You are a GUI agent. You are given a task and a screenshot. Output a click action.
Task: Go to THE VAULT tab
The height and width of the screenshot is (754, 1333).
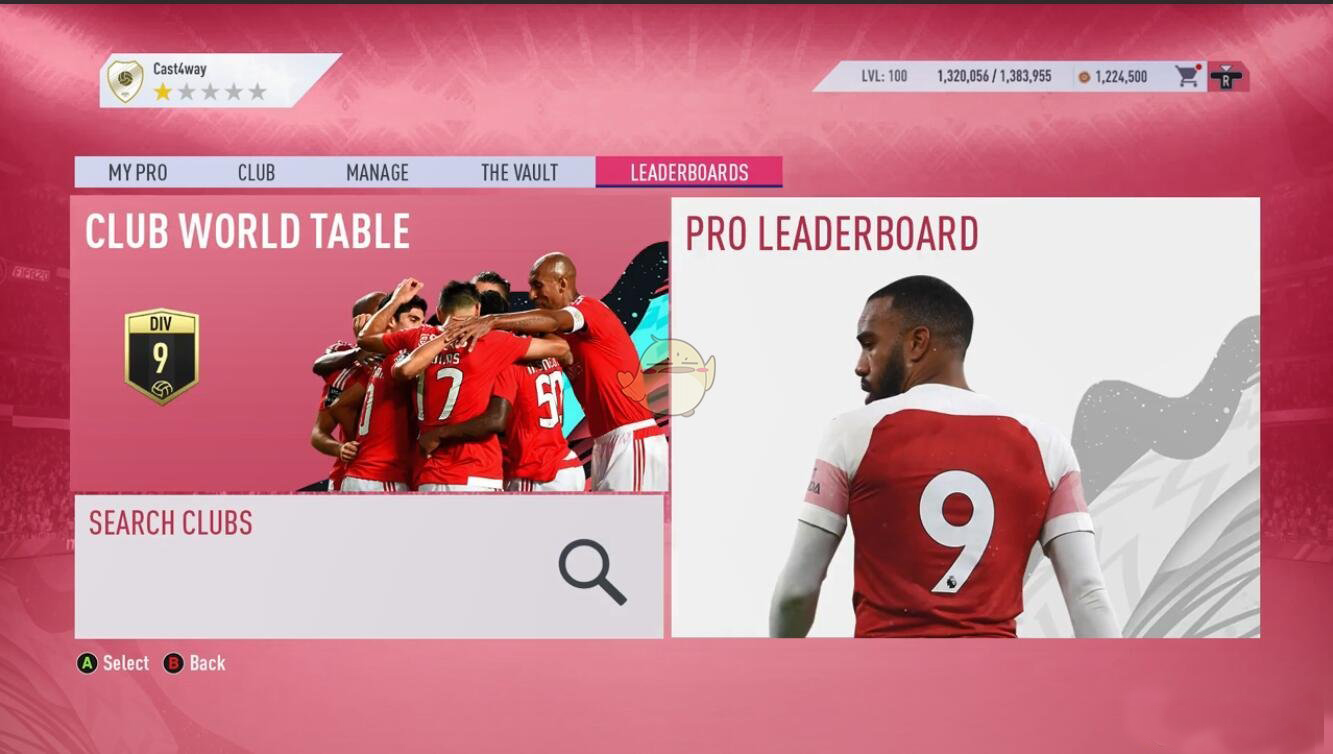[x=520, y=172]
